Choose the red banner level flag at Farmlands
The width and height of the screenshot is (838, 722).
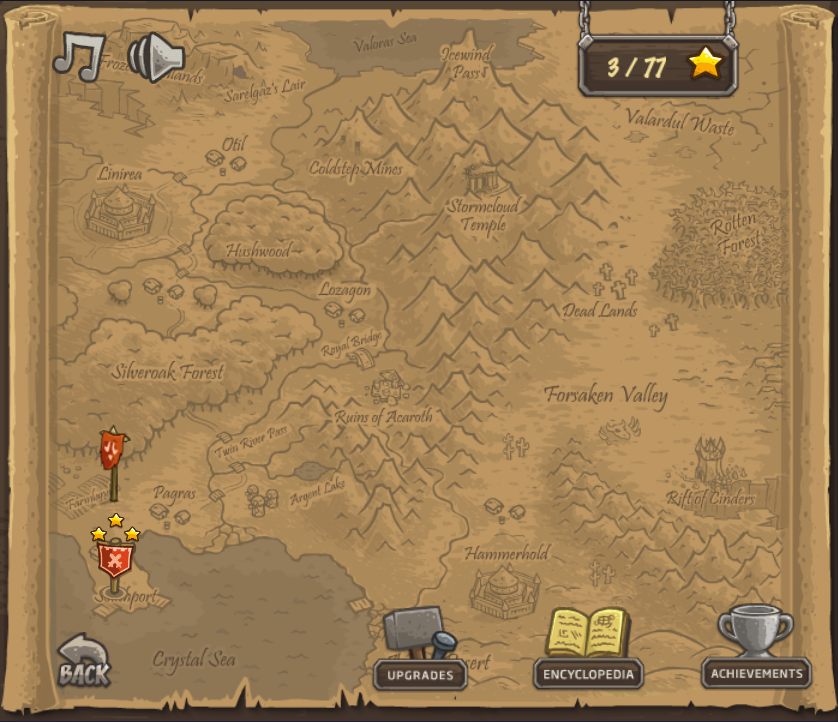tap(113, 453)
